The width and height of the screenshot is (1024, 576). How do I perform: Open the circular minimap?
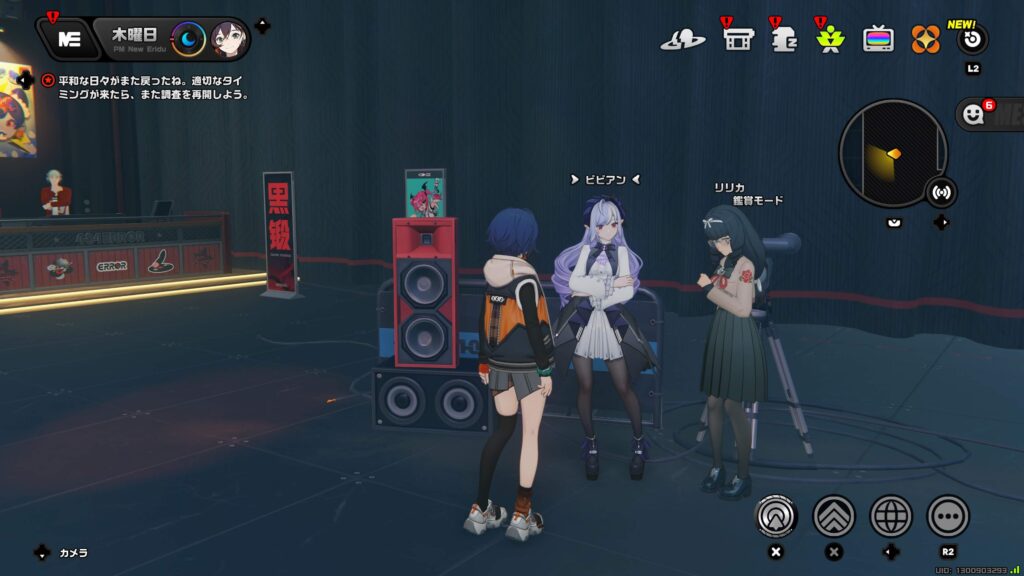[892, 153]
